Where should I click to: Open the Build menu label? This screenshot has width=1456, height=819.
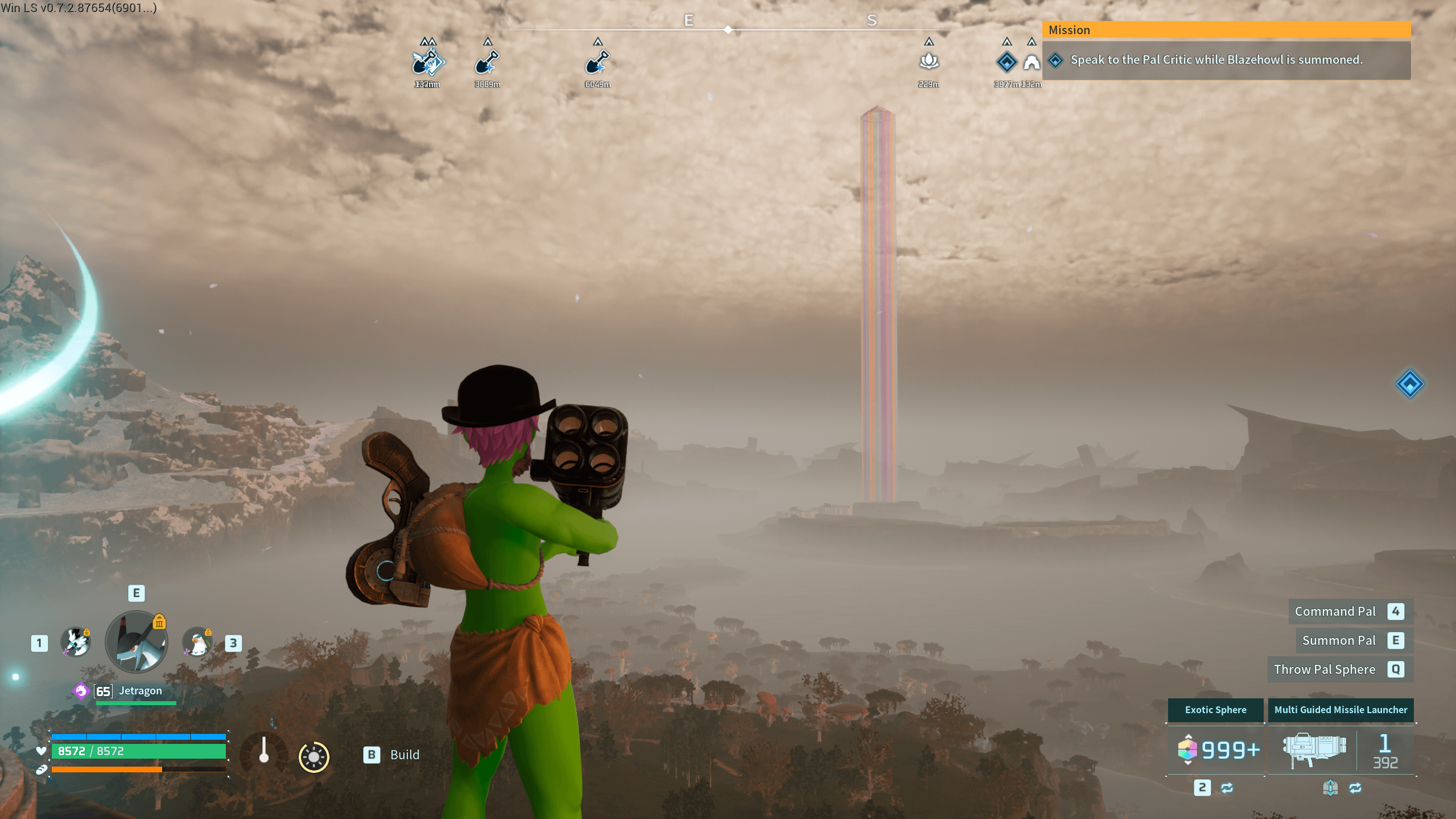click(x=405, y=755)
